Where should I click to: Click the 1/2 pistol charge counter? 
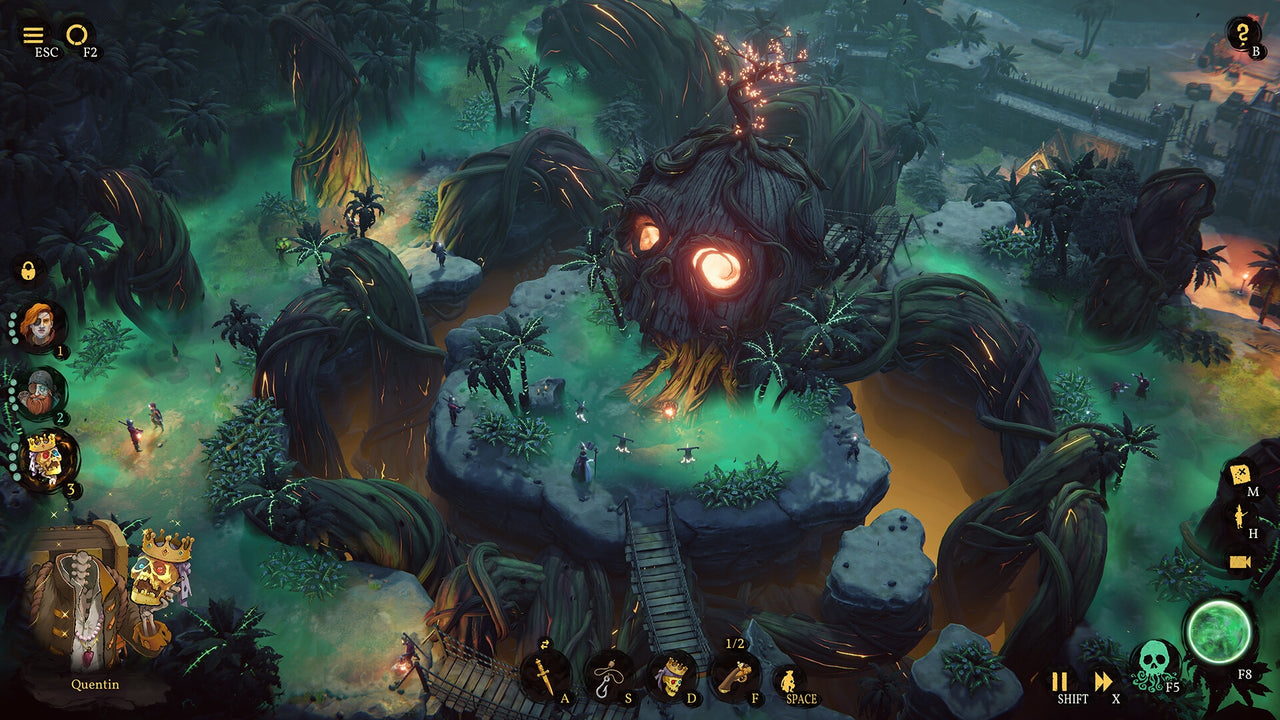[733, 645]
